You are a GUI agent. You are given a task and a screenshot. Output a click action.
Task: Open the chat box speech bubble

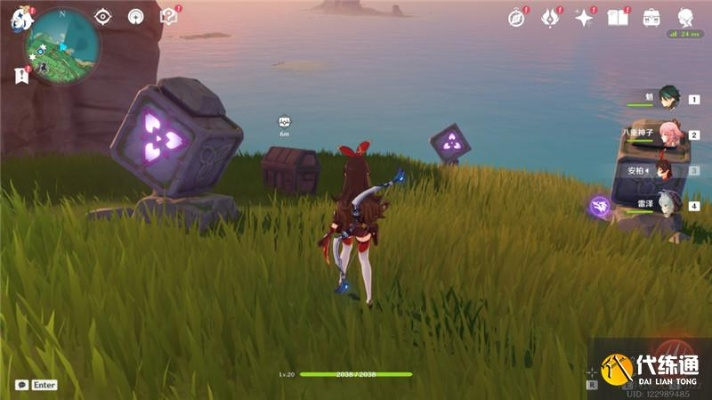coord(21,385)
